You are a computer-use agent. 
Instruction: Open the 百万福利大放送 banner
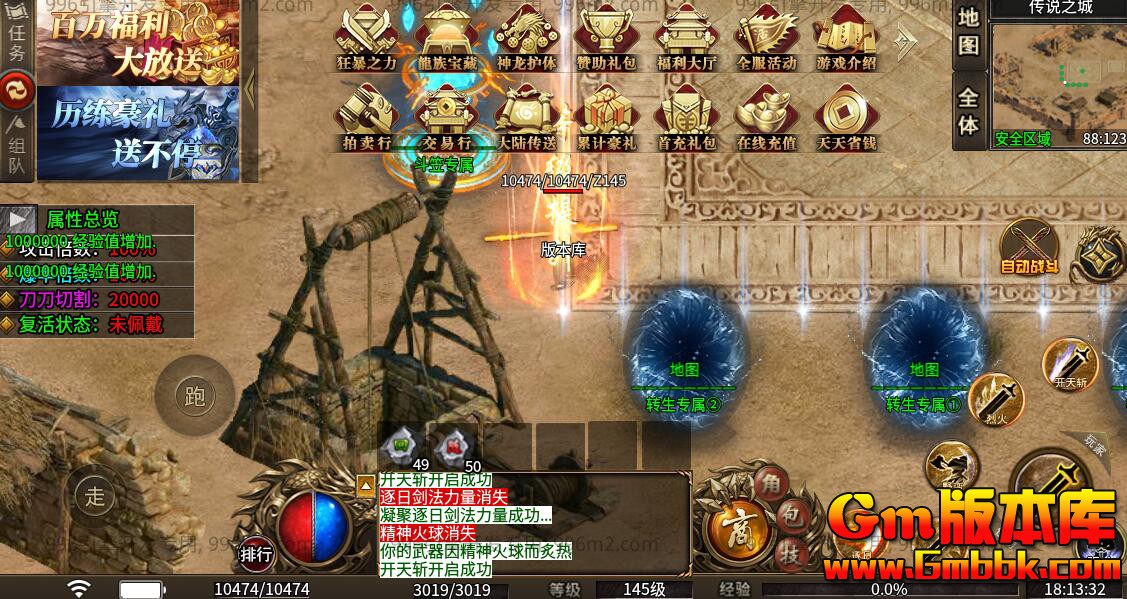[x=138, y=42]
